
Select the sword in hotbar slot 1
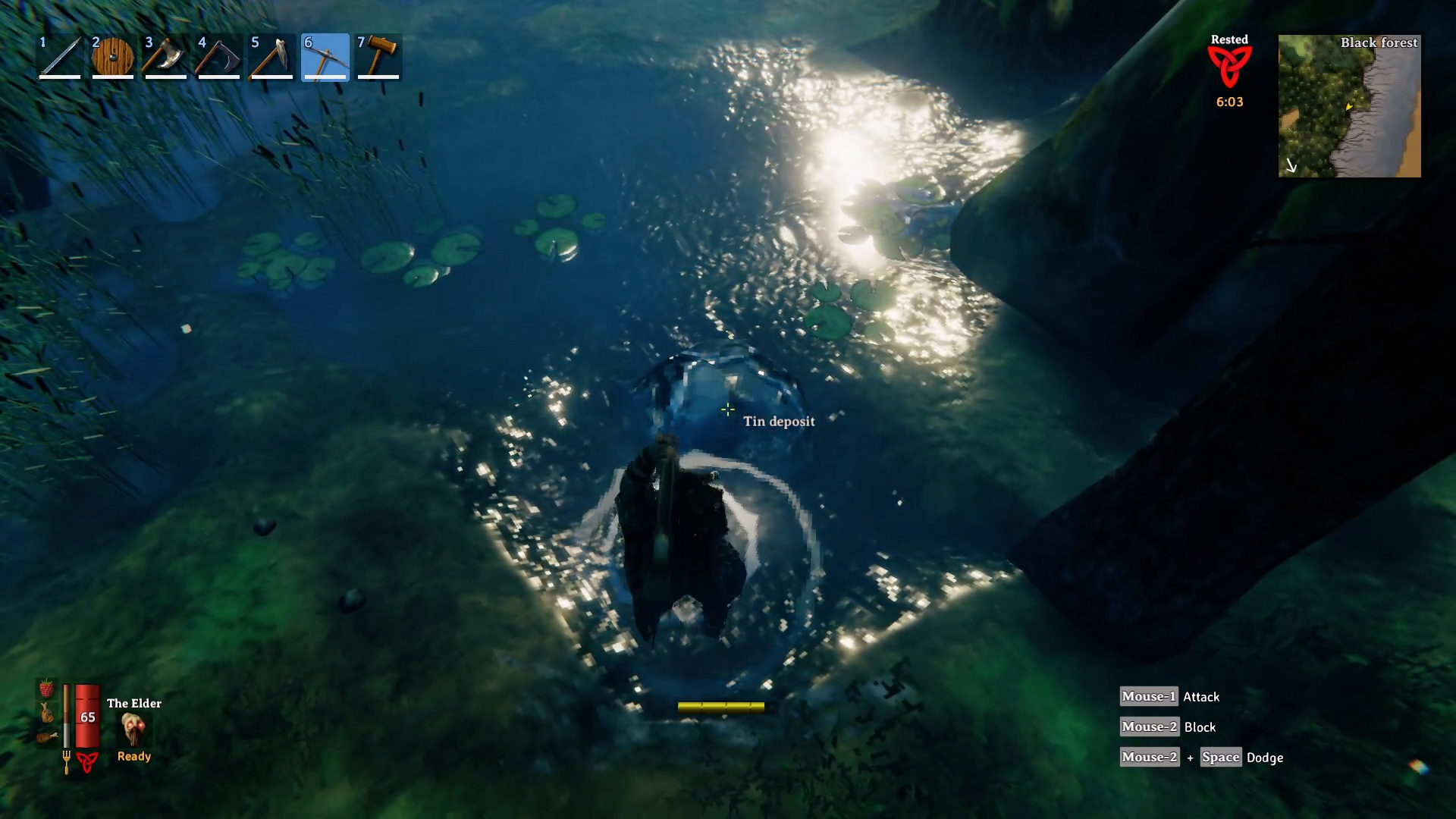tap(60, 57)
